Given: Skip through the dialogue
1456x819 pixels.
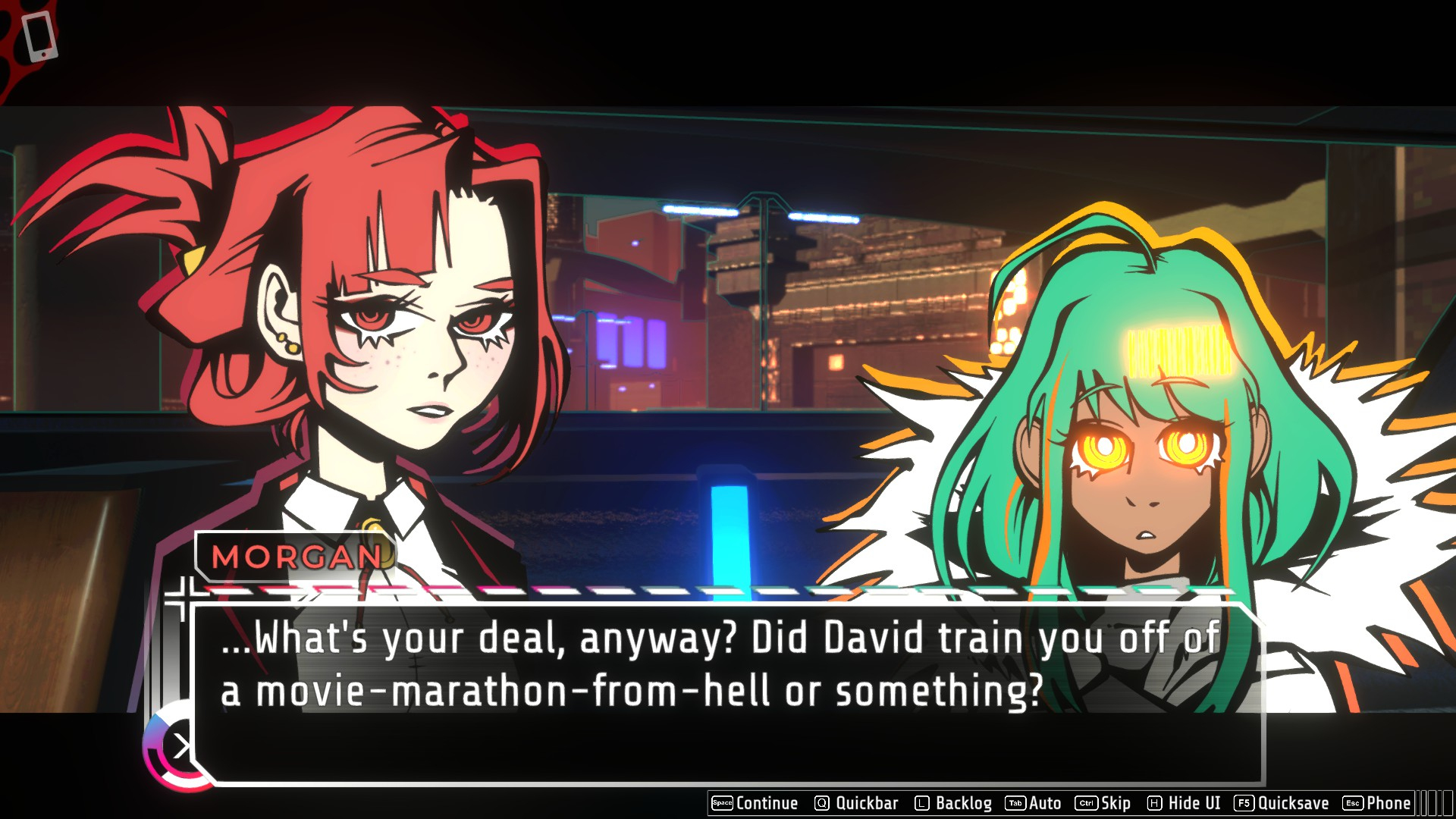Looking at the screenshot, I should 1103,803.
